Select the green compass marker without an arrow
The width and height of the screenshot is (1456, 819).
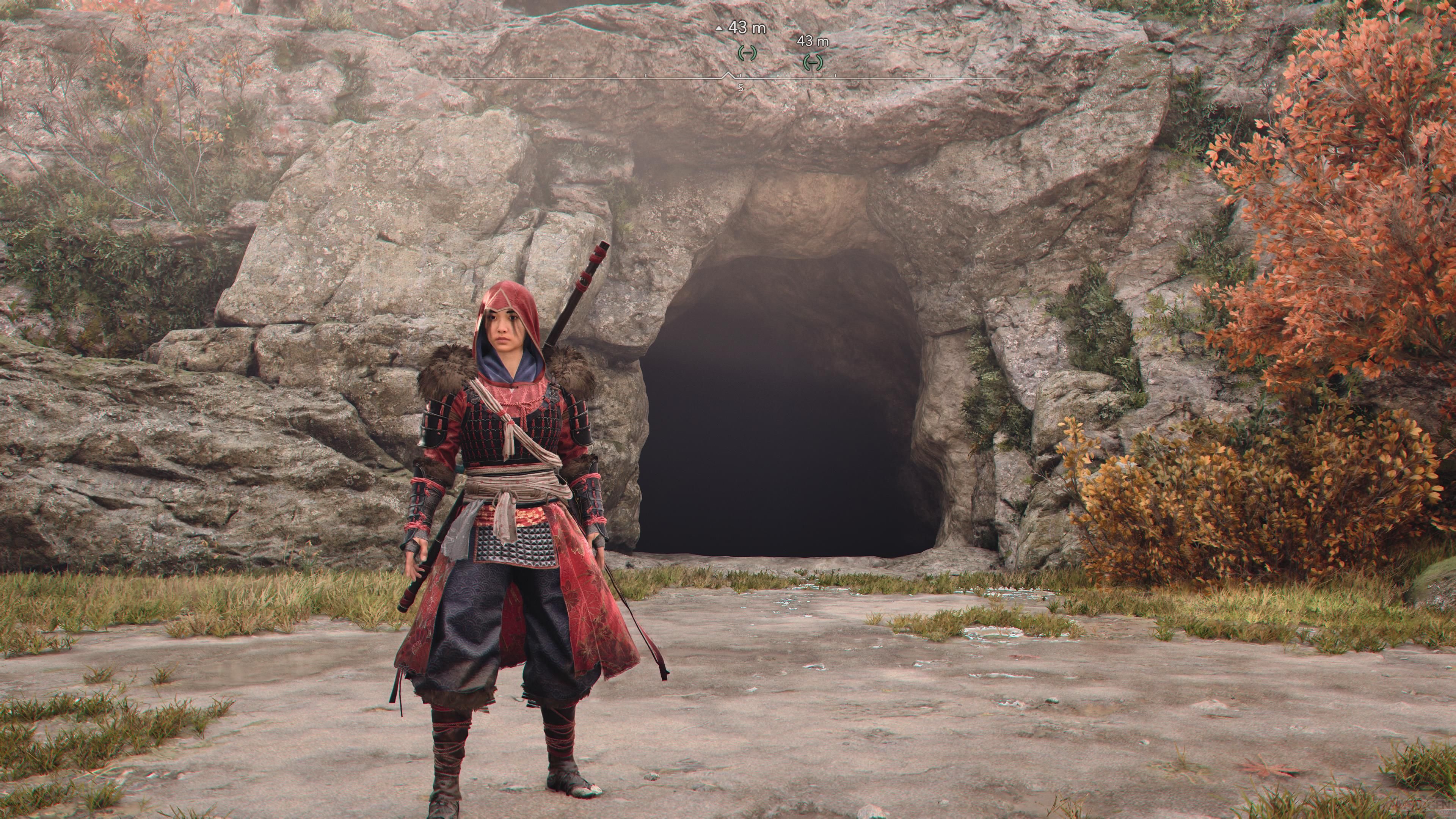click(813, 61)
